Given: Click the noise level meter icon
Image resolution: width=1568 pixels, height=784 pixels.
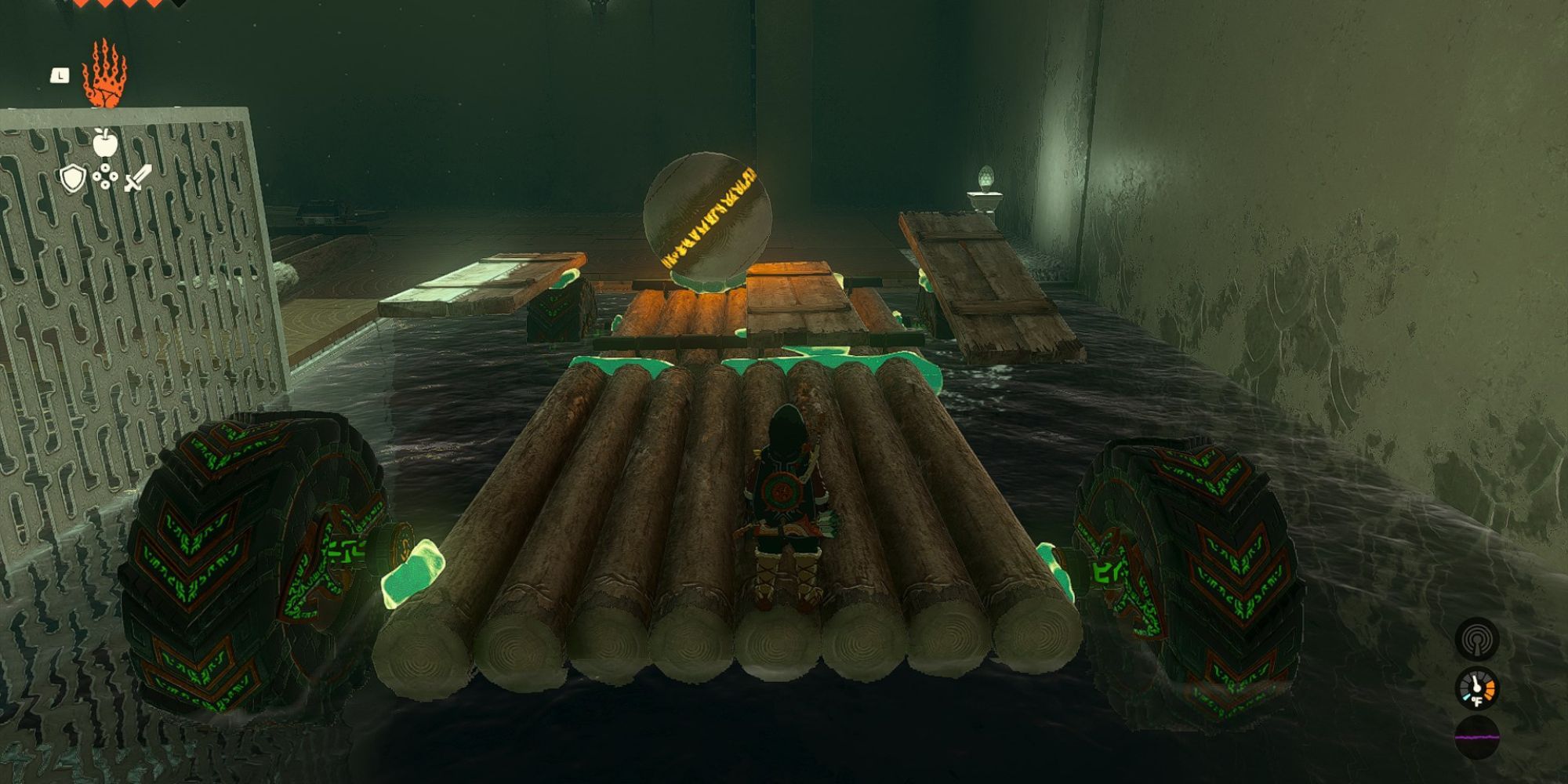Looking at the screenshot, I should [1476, 737].
